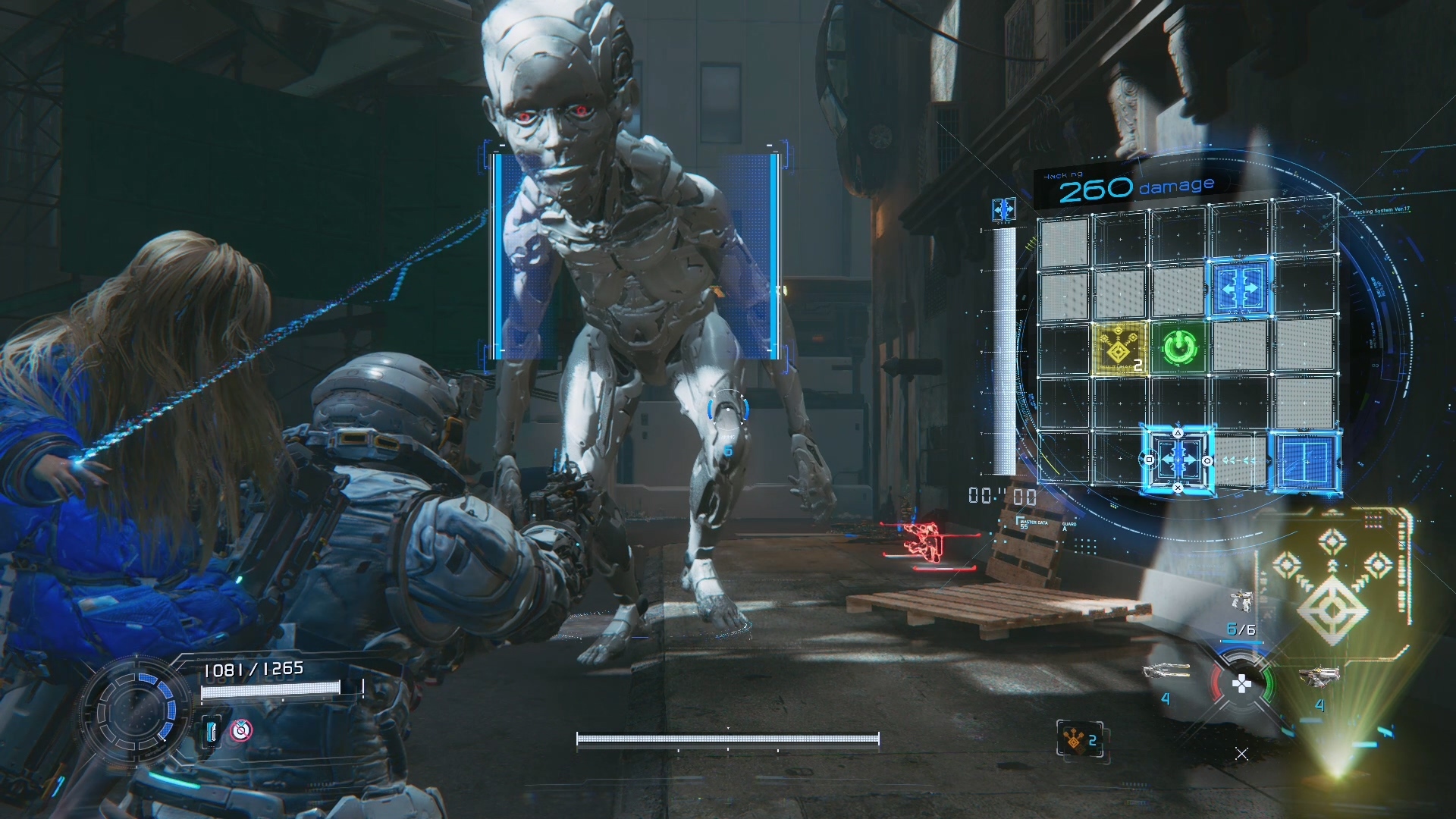Choose the right weapon in the weapon wheel
Screen dimensions: 1456x819
click(x=1318, y=674)
